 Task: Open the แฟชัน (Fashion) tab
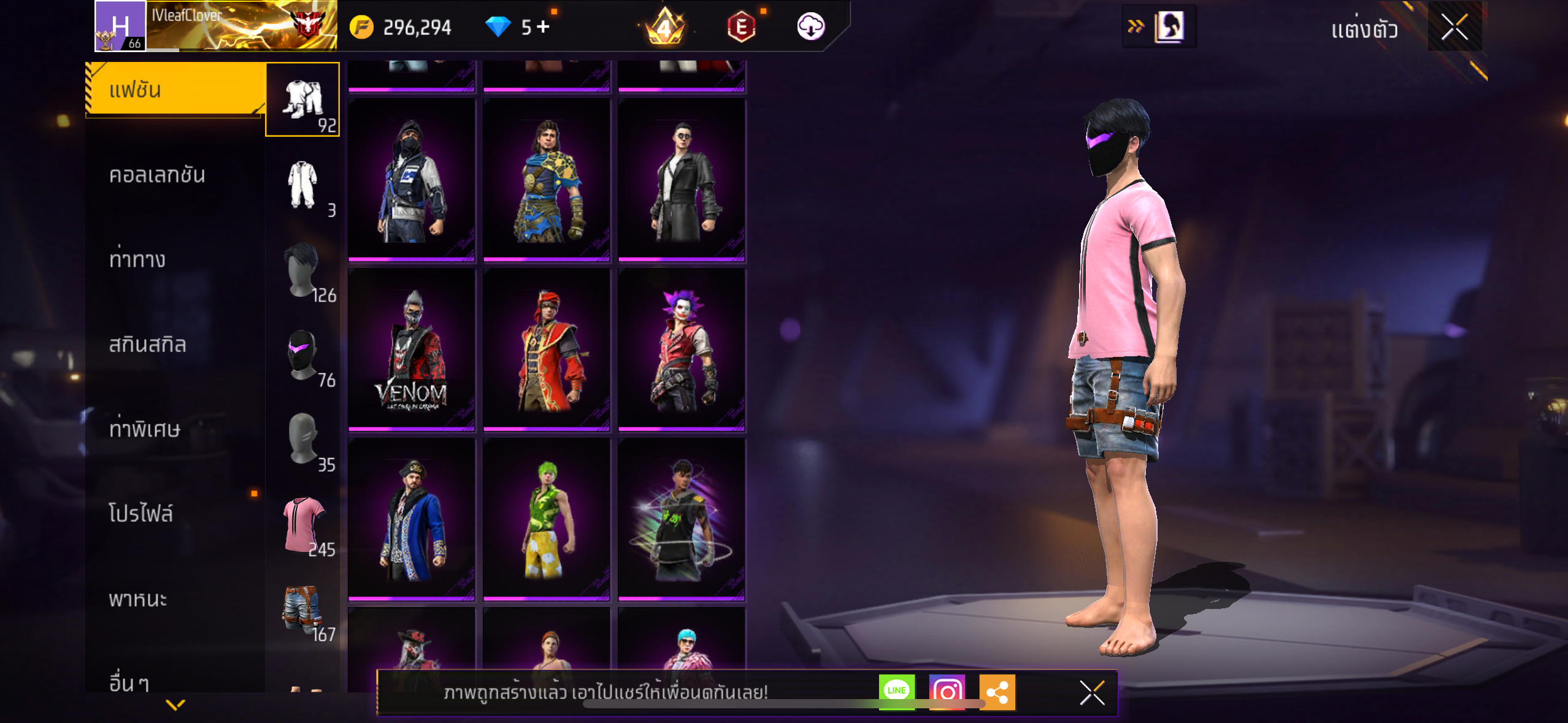click(x=175, y=90)
